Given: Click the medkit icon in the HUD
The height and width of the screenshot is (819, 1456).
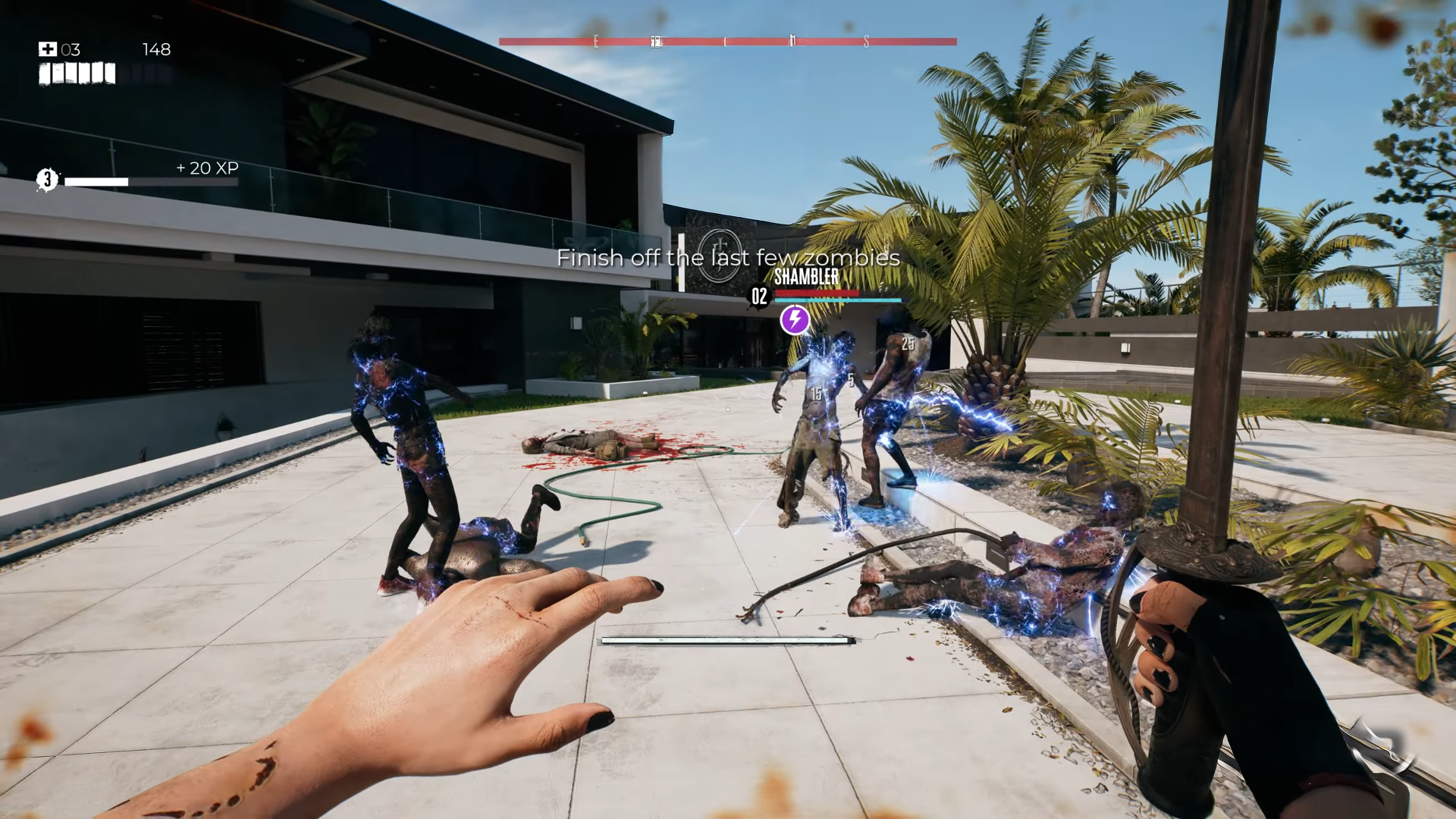Looking at the screenshot, I should (x=48, y=49).
